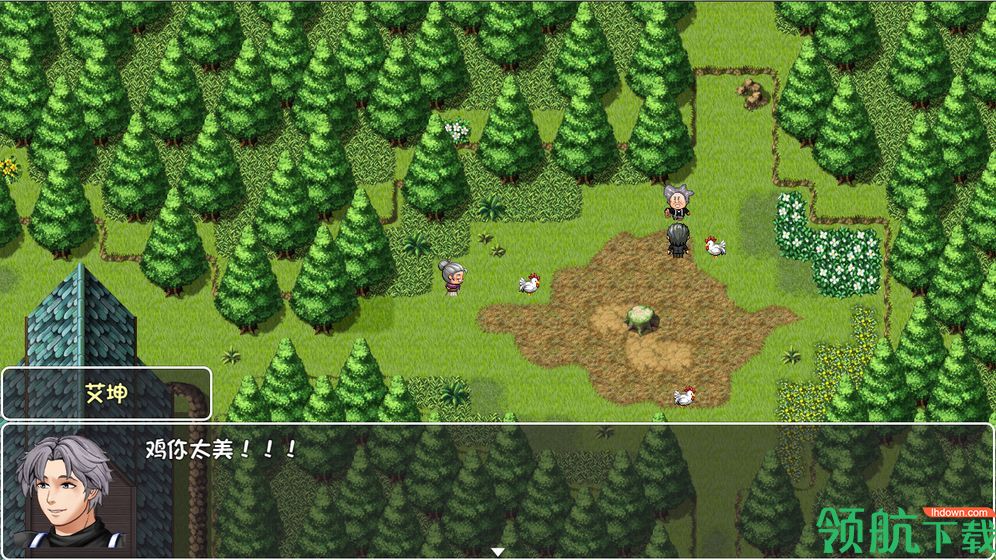The height and width of the screenshot is (560, 996).
Task: Click the dialogue box text "鸡你太美！！！"
Action: (222, 449)
